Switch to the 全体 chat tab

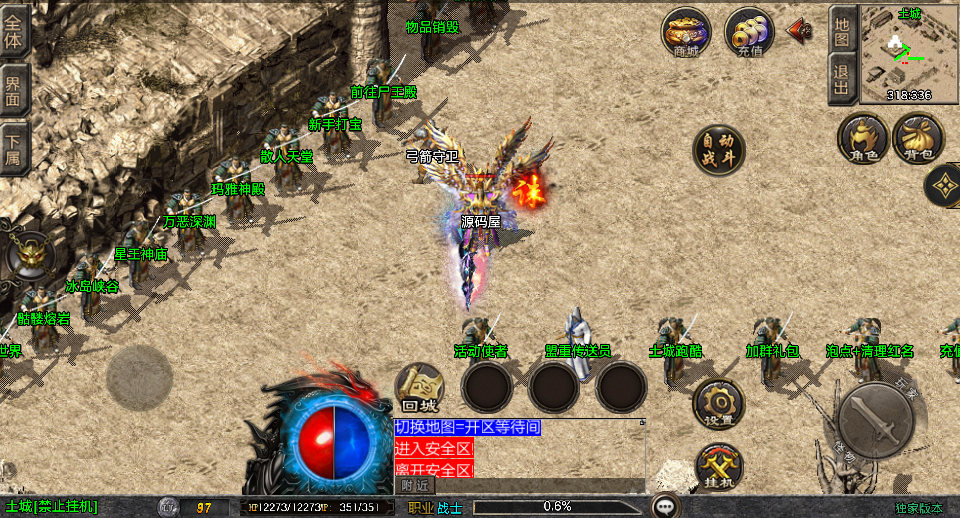(14, 30)
